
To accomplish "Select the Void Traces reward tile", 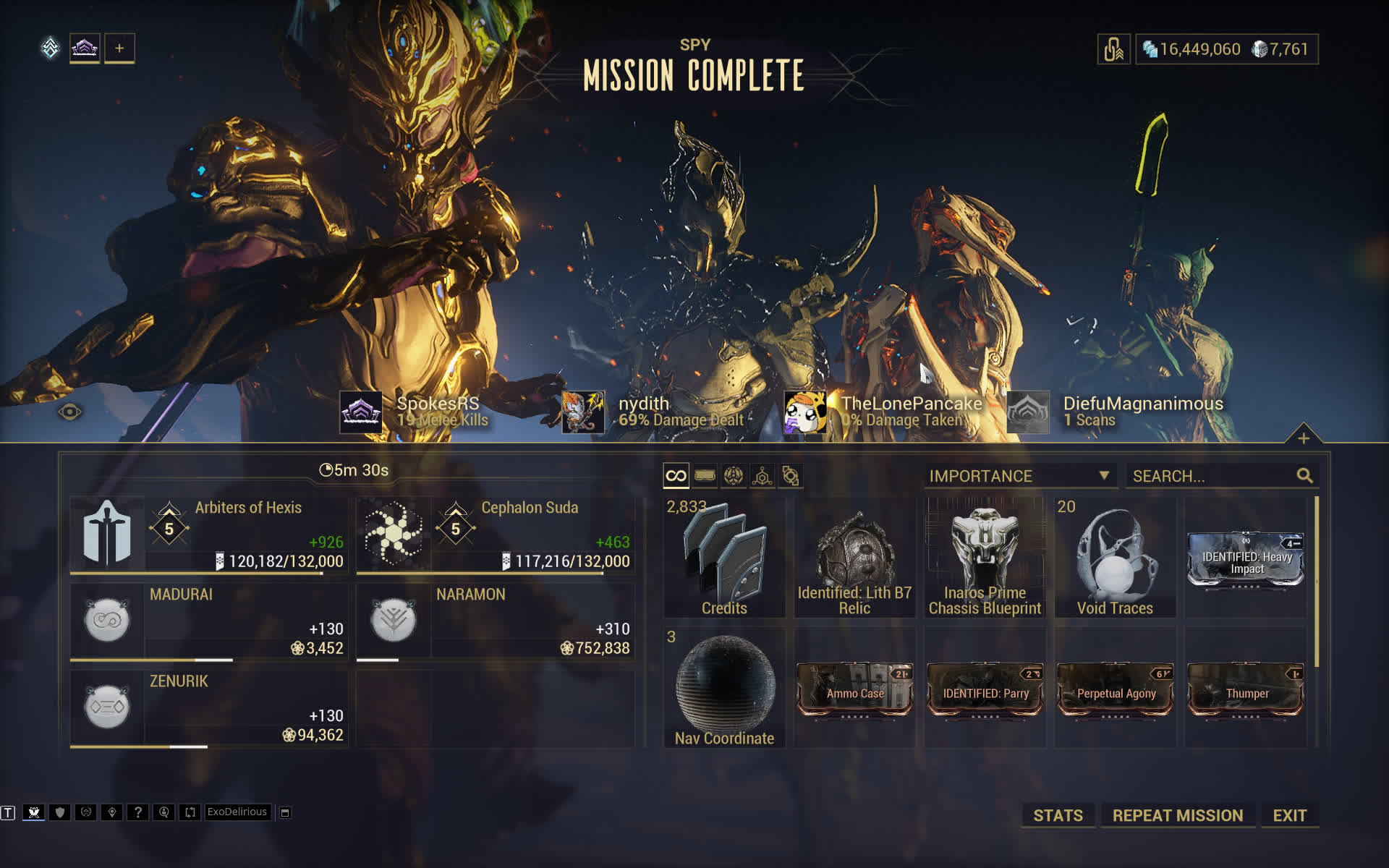I will 1115,557.
